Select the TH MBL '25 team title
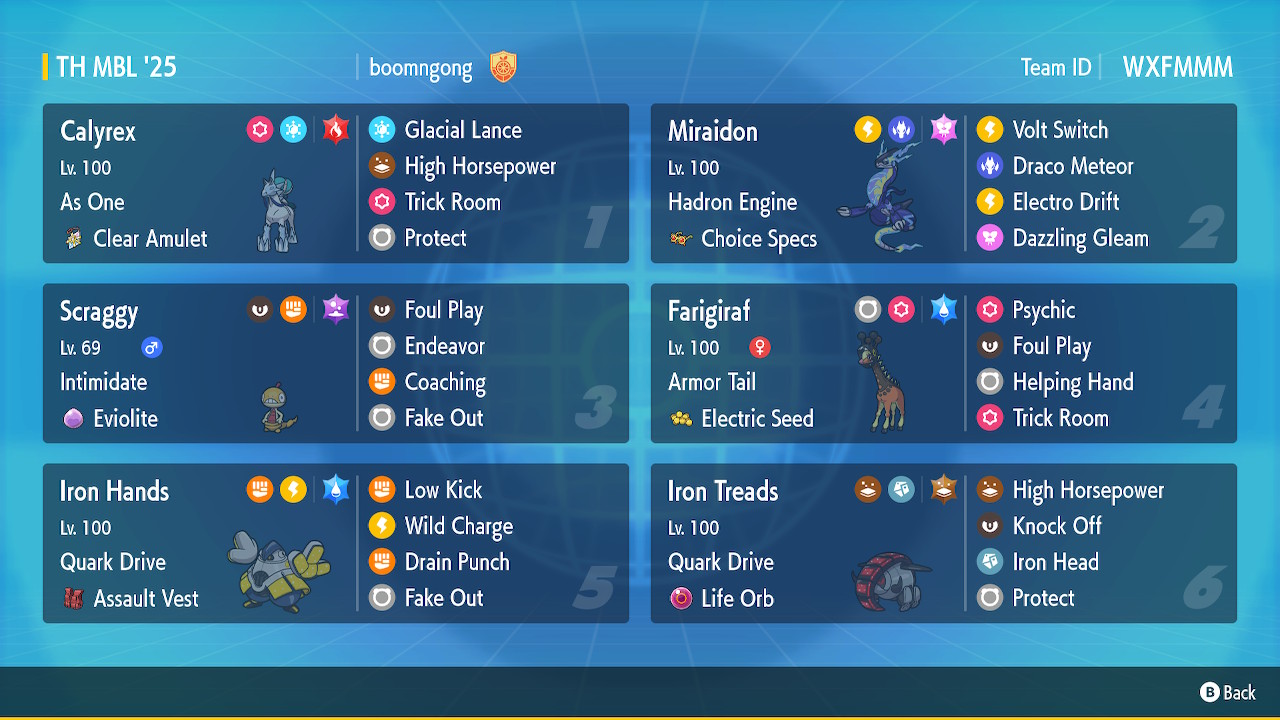 (116, 68)
